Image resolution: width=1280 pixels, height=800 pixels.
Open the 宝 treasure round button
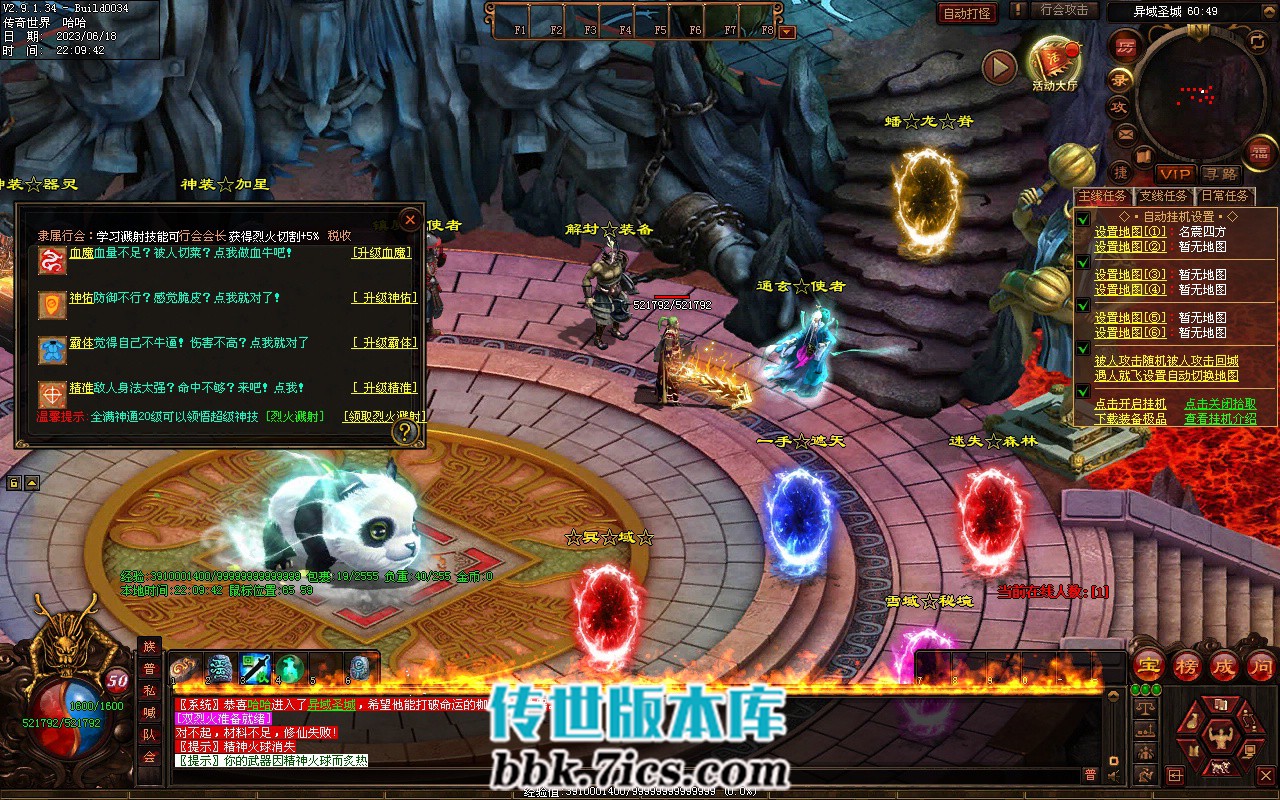pyautogui.click(x=1149, y=666)
